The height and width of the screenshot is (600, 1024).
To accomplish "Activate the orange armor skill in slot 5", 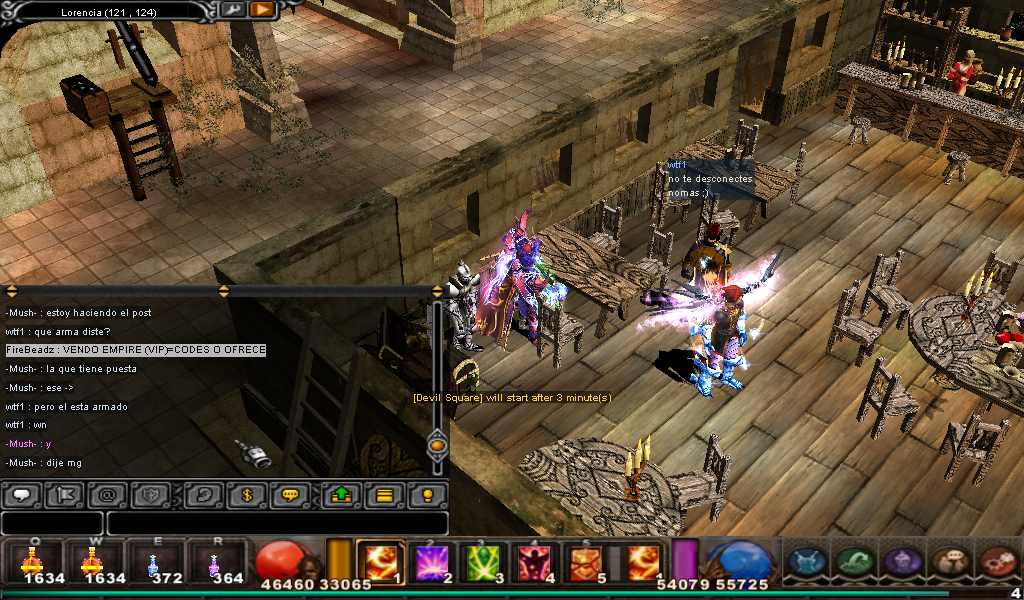I will (588, 562).
